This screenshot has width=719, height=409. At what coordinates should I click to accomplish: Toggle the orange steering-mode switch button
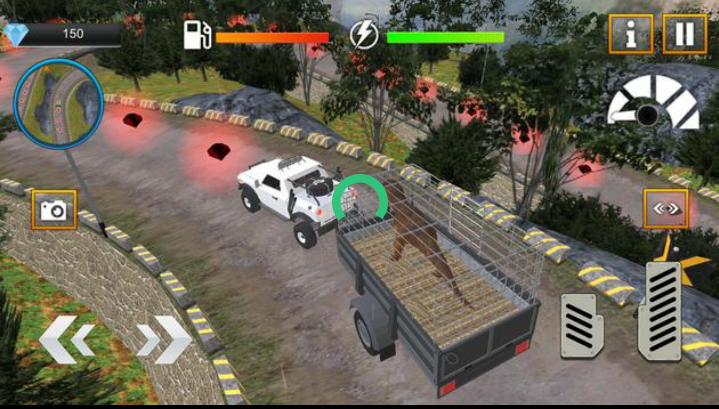[x=665, y=209]
